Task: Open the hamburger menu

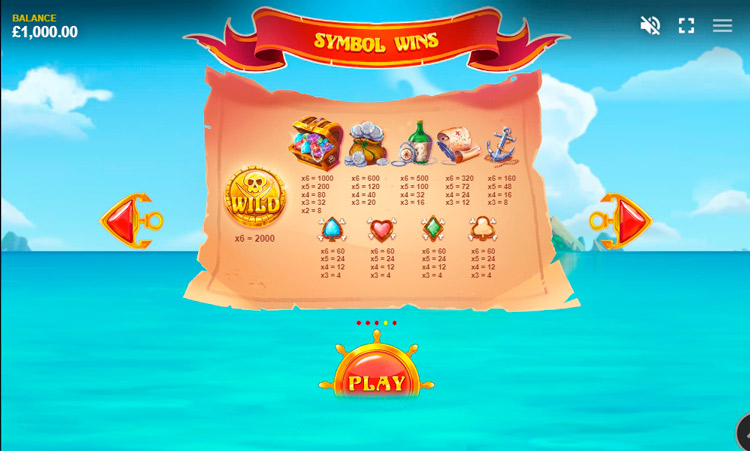Action: 722,26
